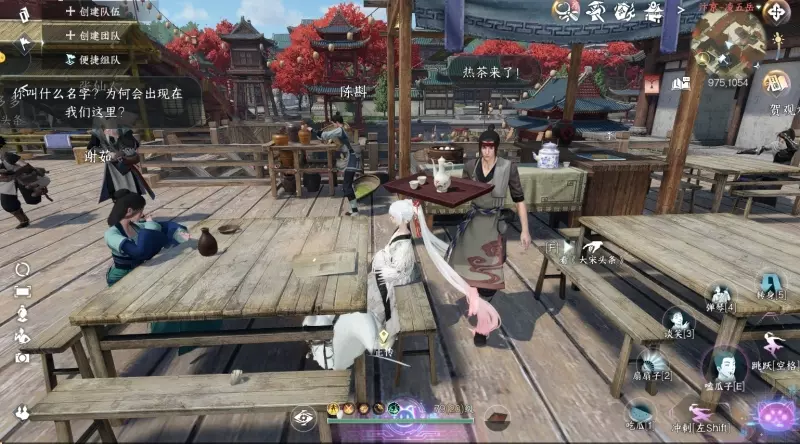Image resolution: width=800 pixels, height=444 pixels.
Task: Open the camera screenshot icon
Action: click(22, 357)
